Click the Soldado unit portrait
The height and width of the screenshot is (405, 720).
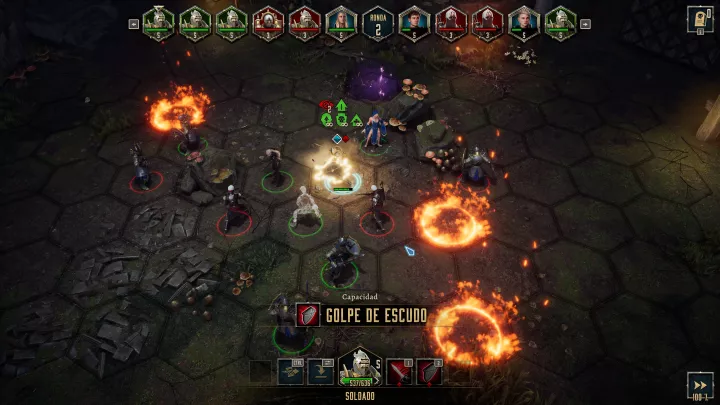coord(358,368)
